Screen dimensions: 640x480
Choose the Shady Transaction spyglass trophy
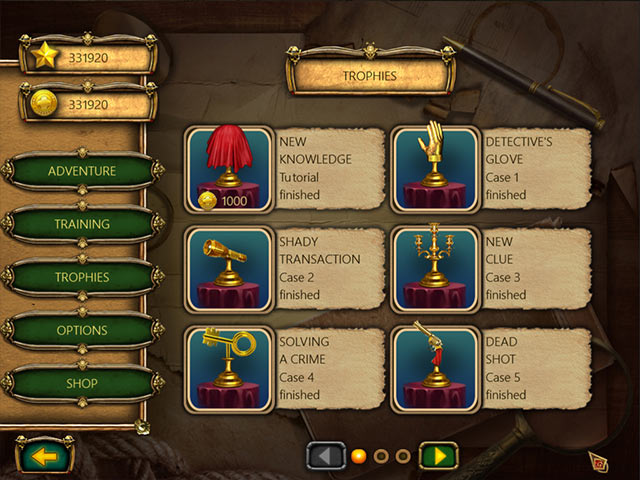(229, 269)
